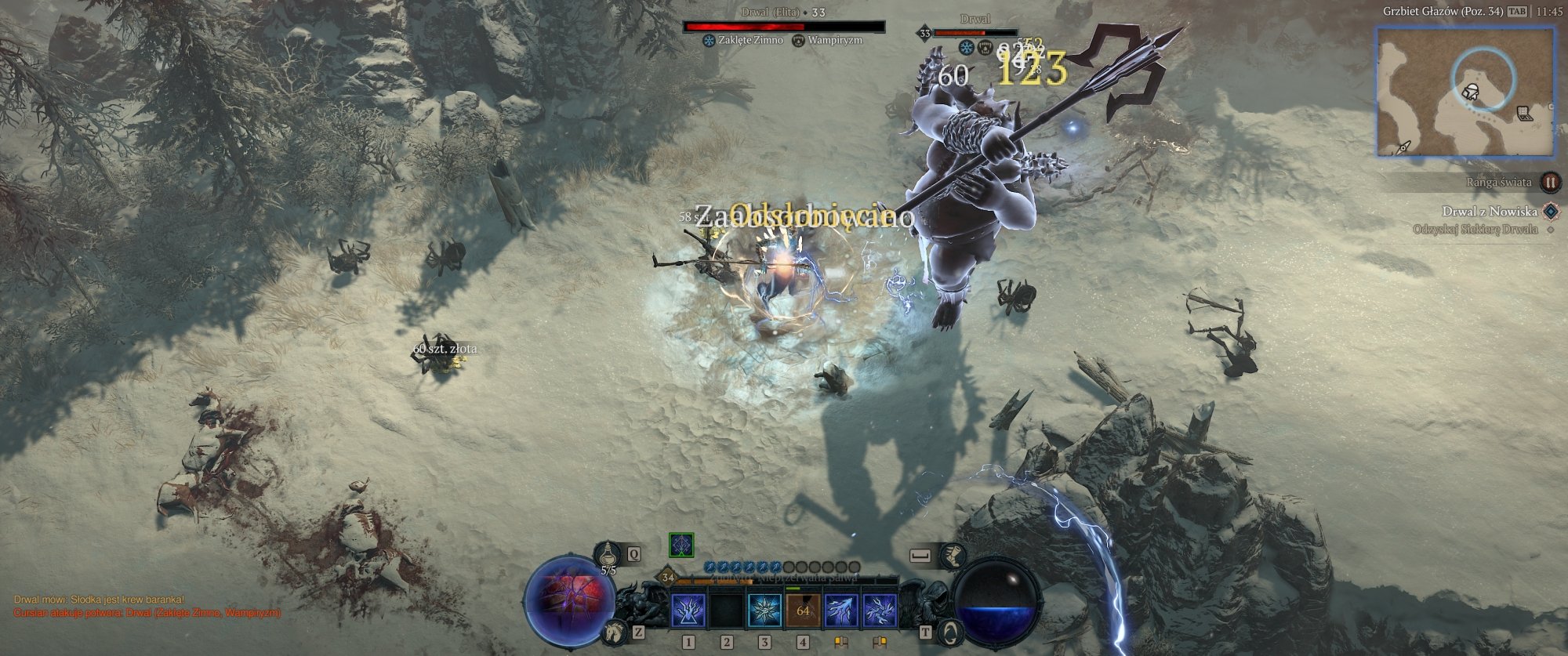1568x656 pixels.
Task: Track the 'Drwal z Nowiska' quest
Action: pyautogui.click(x=1489, y=211)
